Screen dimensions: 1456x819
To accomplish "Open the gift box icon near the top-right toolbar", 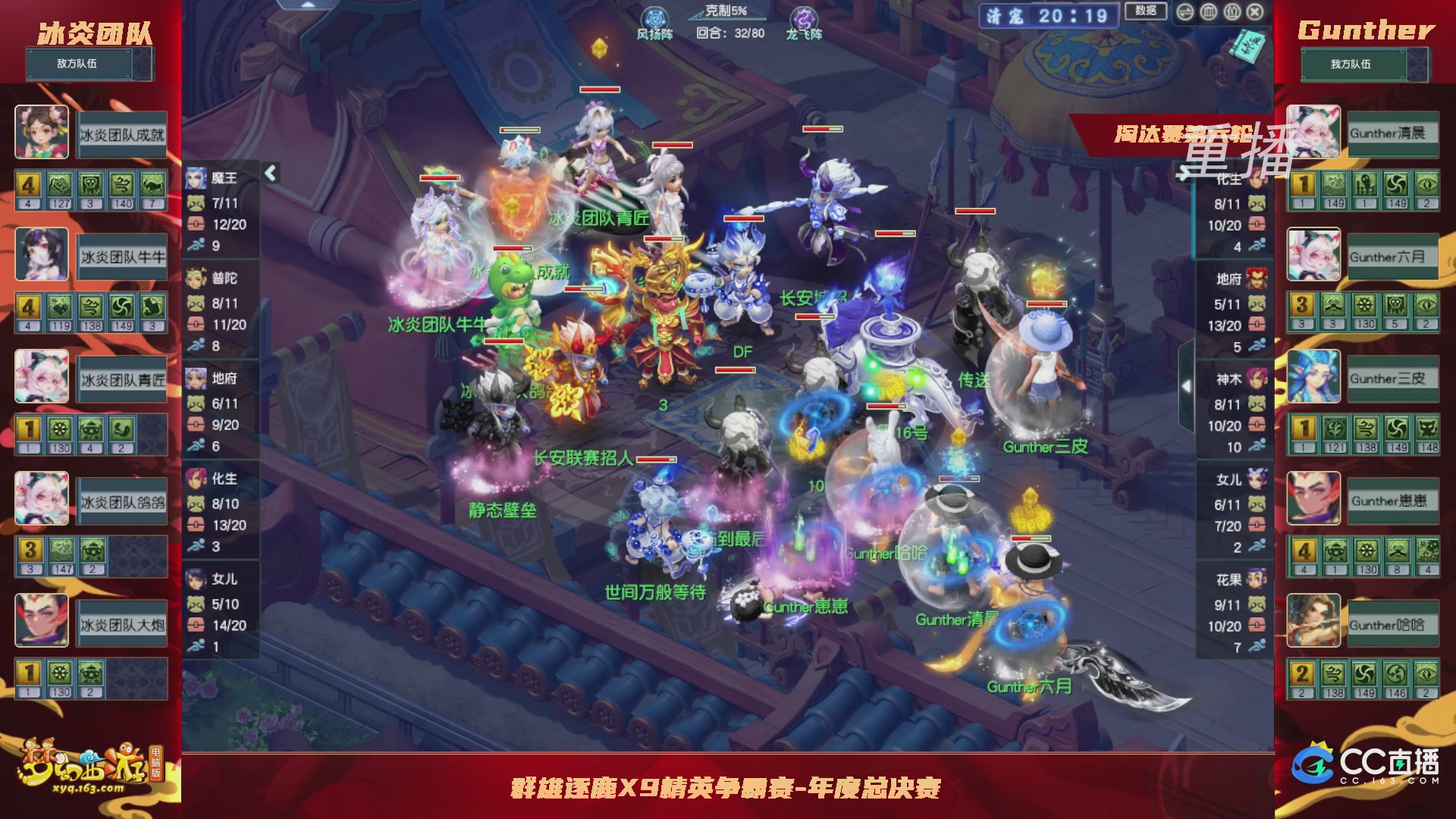I will pyautogui.click(x=1233, y=11).
